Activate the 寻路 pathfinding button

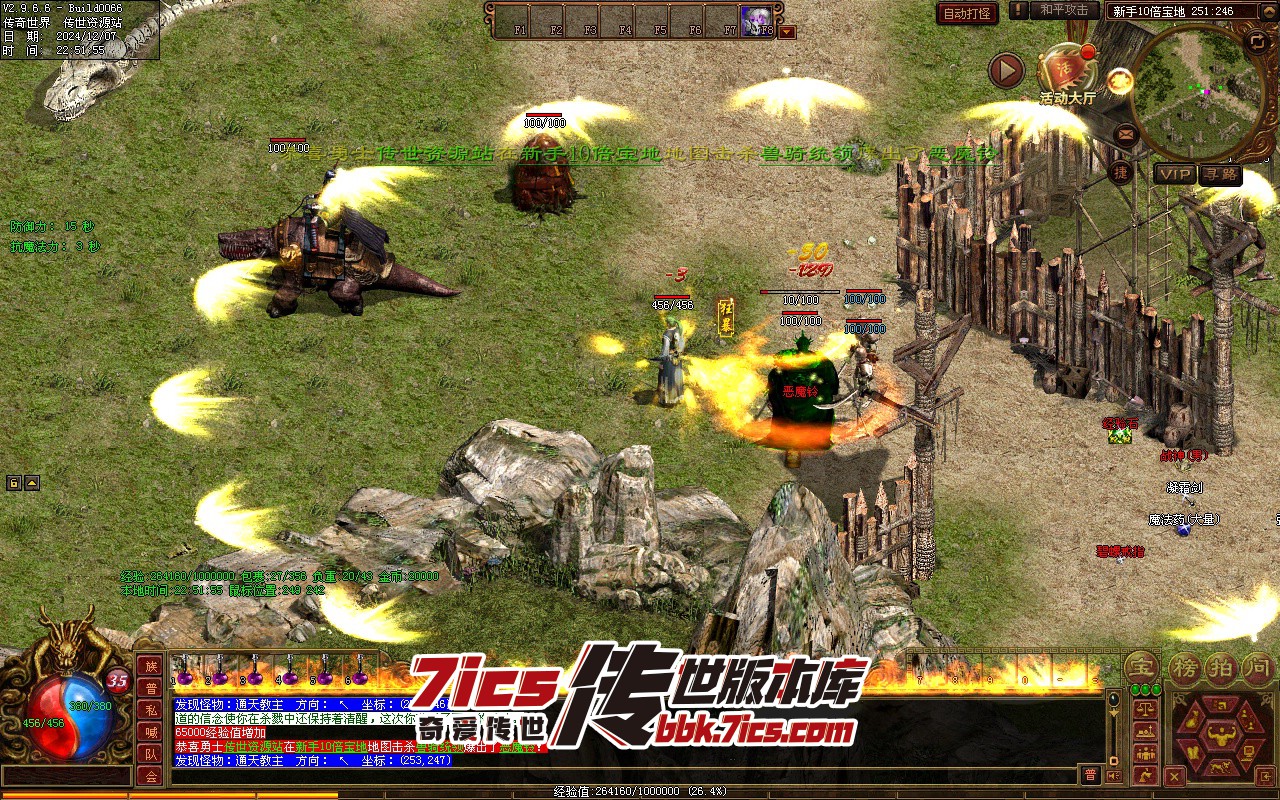click(1220, 174)
